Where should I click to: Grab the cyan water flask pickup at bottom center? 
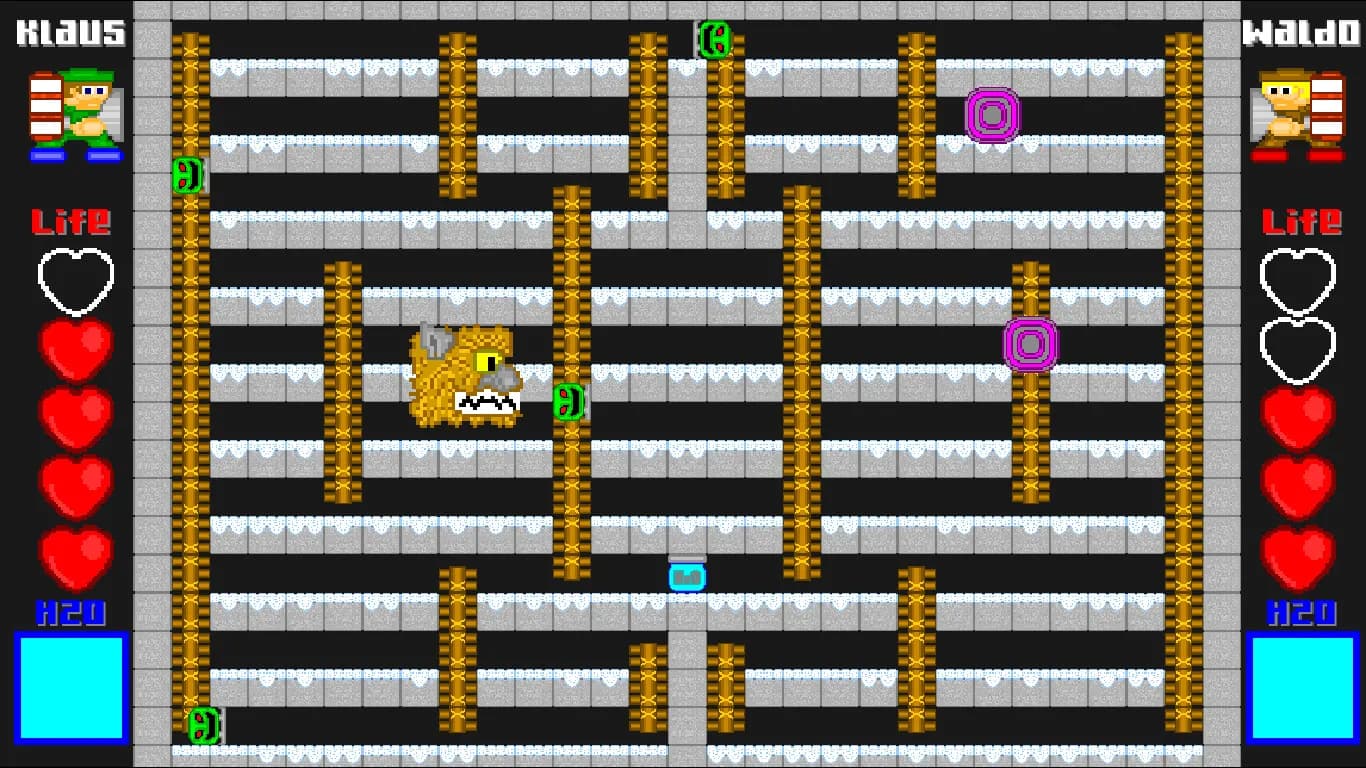[686, 576]
